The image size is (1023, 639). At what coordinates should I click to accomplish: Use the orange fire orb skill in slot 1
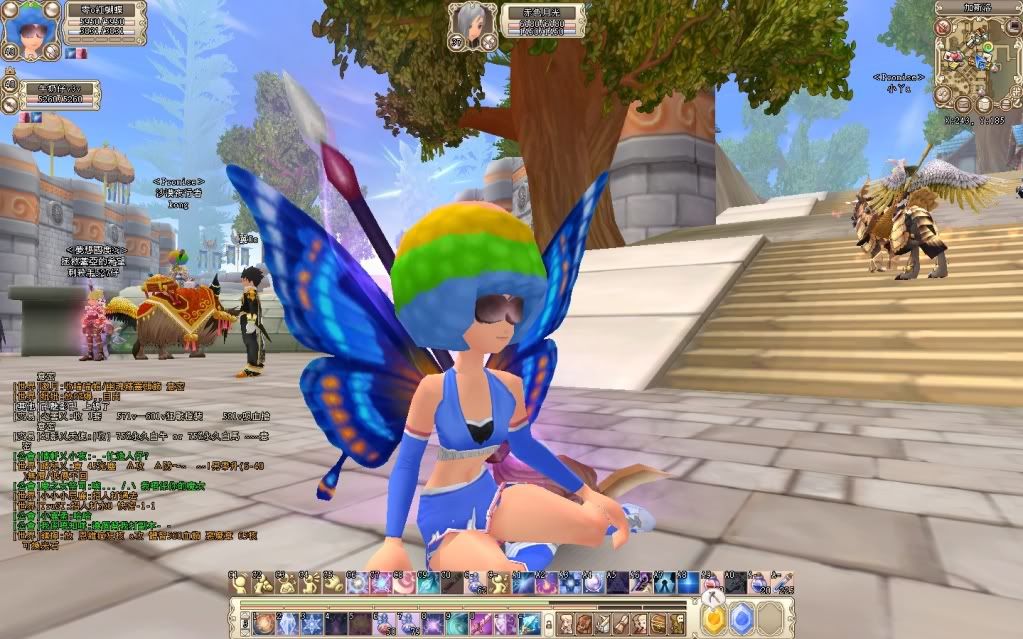coord(263,623)
